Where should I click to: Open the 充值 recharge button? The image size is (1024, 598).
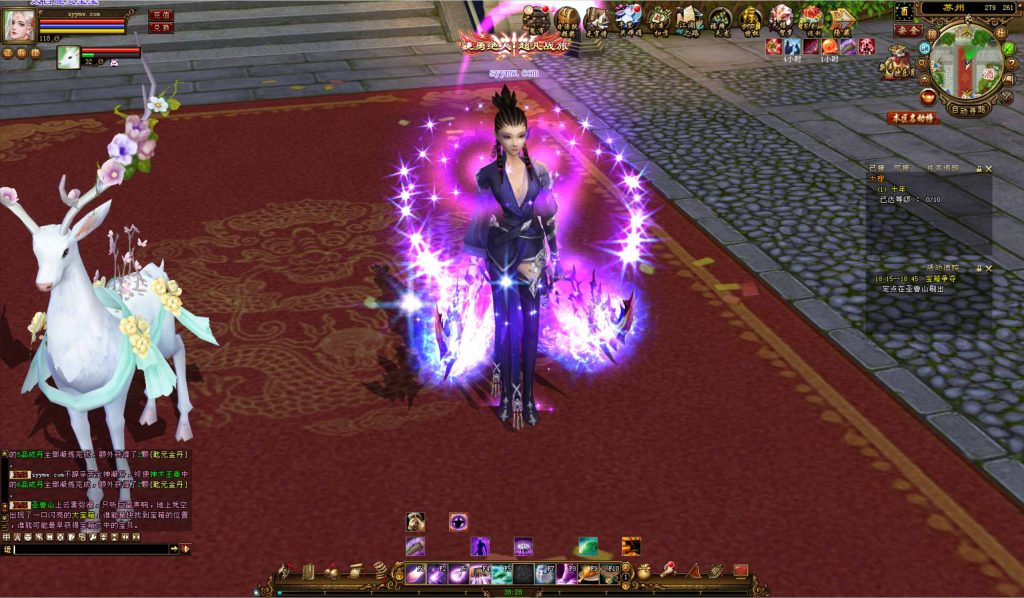pyautogui.click(x=161, y=15)
